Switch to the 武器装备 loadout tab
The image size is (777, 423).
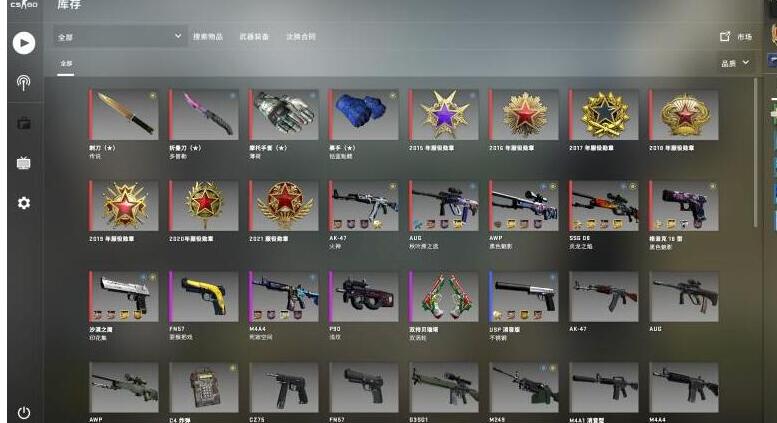pos(253,37)
